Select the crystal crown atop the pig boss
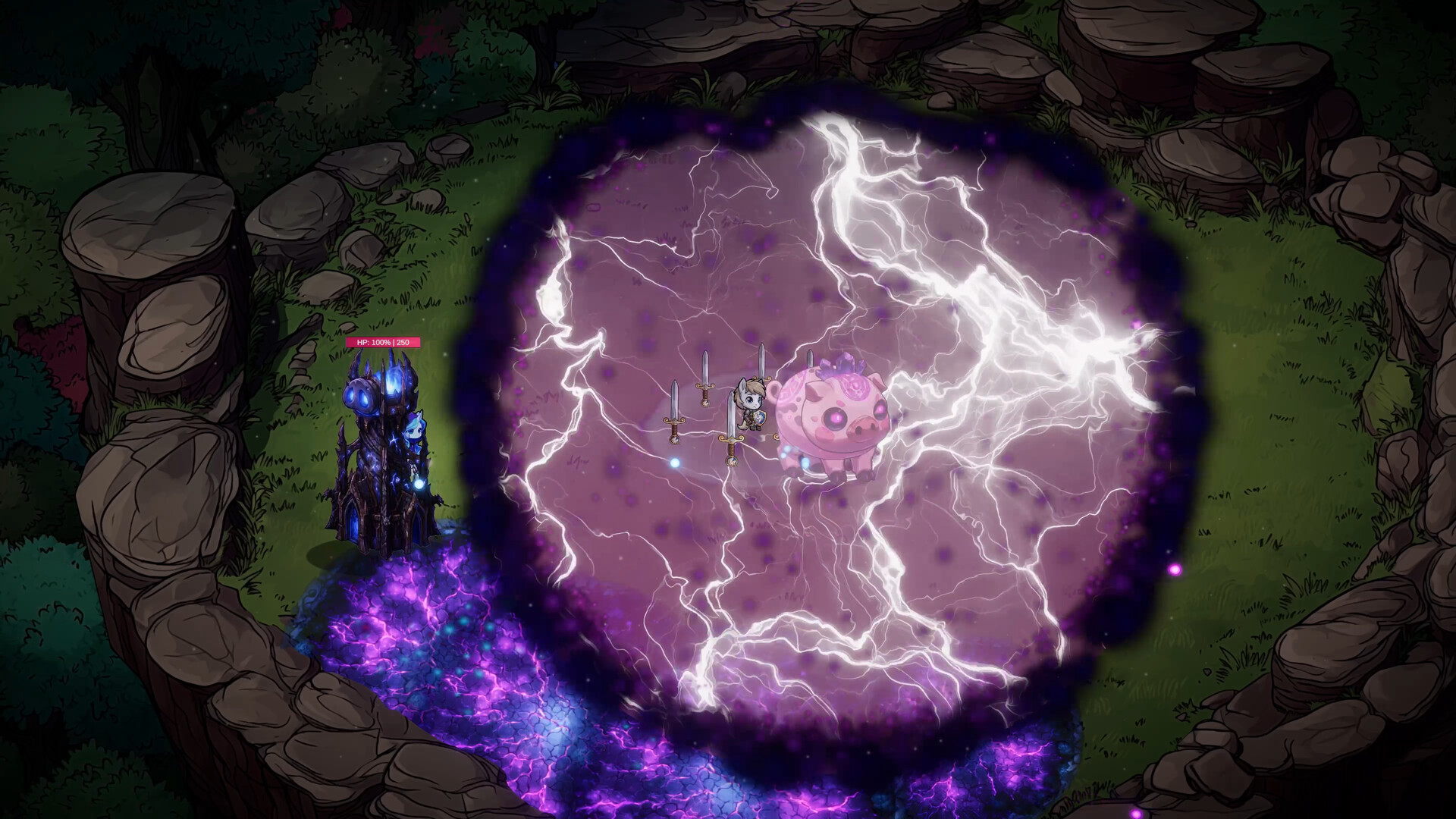 pyautogui.click(x=840, y=366)
